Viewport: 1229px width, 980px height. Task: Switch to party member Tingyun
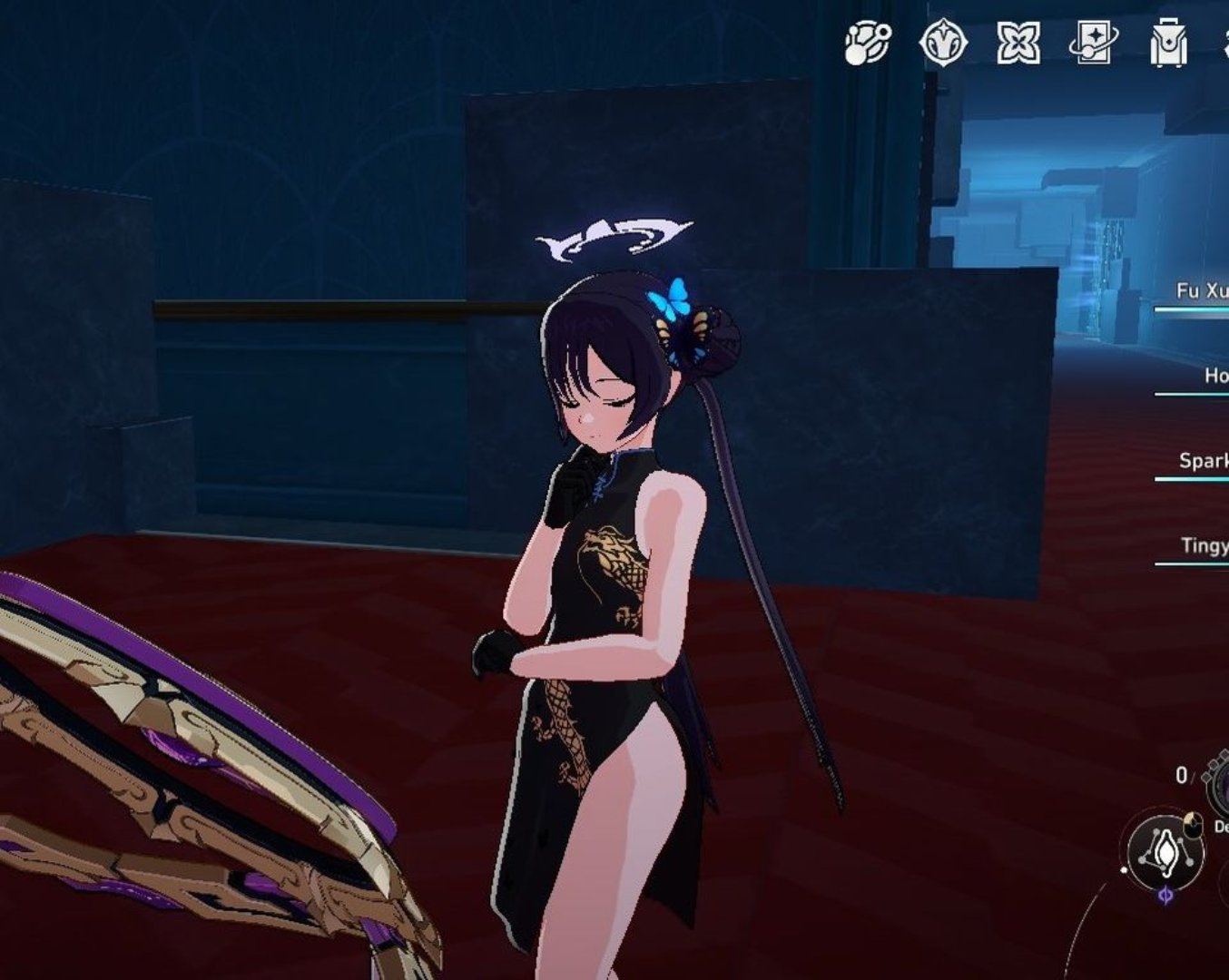[1204, 545]
